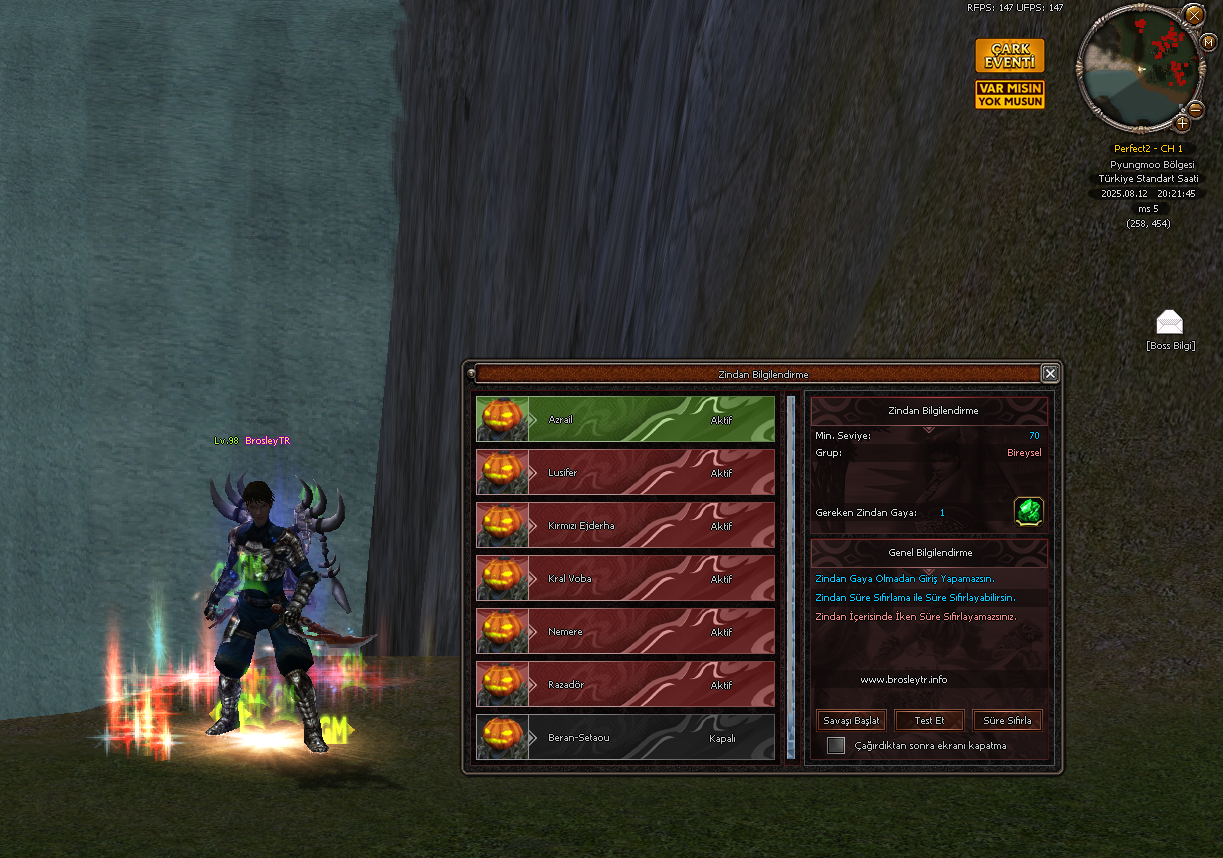The image size is (1223, 858).
Task: Click the Test Et button
Action: [x=929, y=720]
